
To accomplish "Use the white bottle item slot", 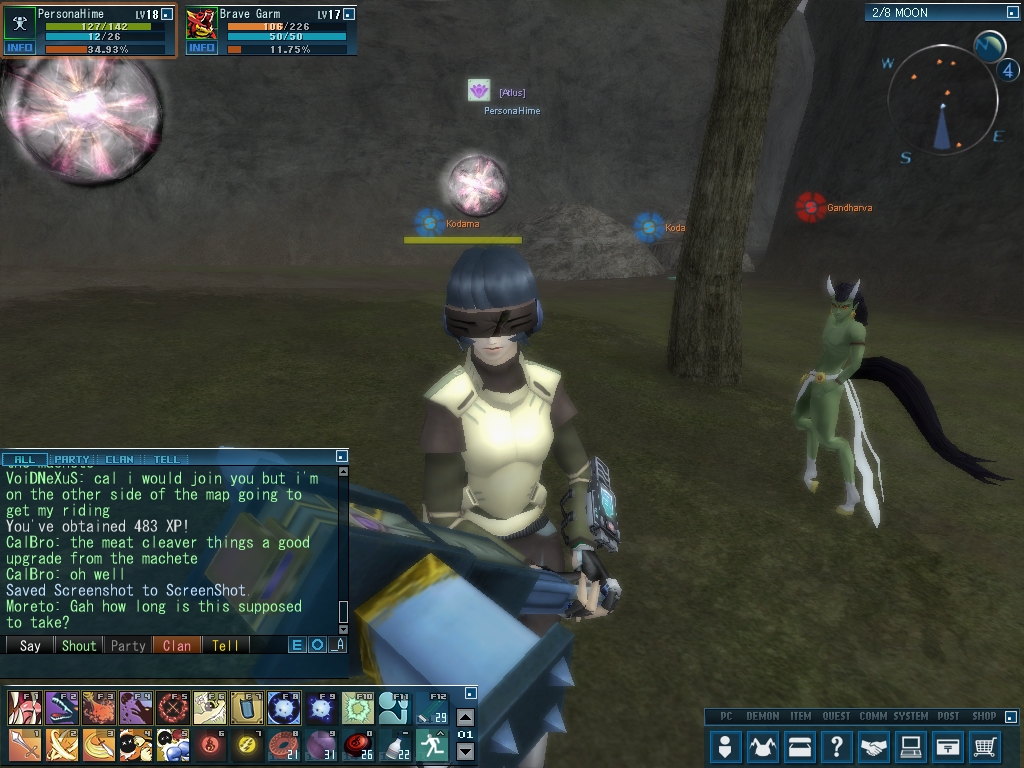I will tap(395, 745).
